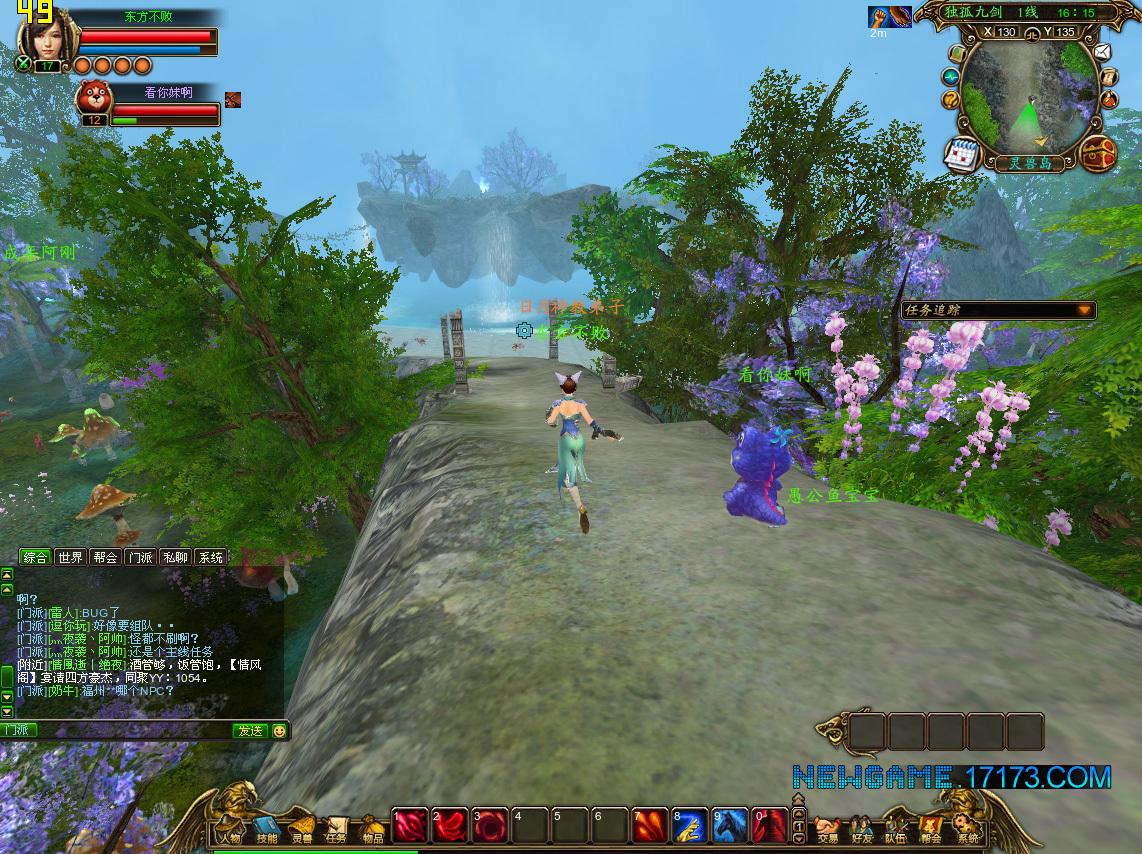Use the red swirl skill in slot 3
This screenshot has width=1142, height=854.
click(x=490, y=825)
